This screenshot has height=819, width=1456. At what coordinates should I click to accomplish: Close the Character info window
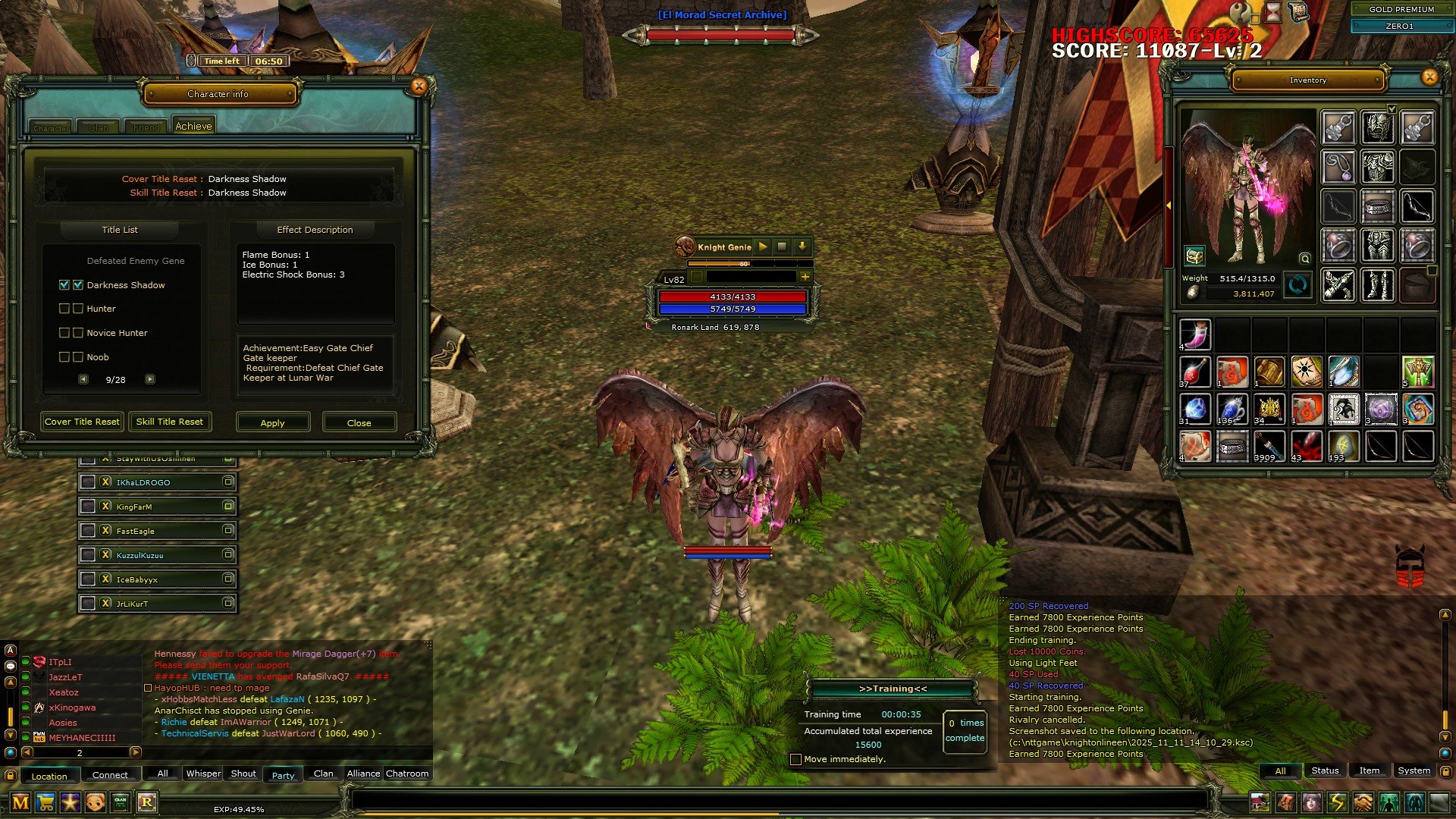coord(419,86)
